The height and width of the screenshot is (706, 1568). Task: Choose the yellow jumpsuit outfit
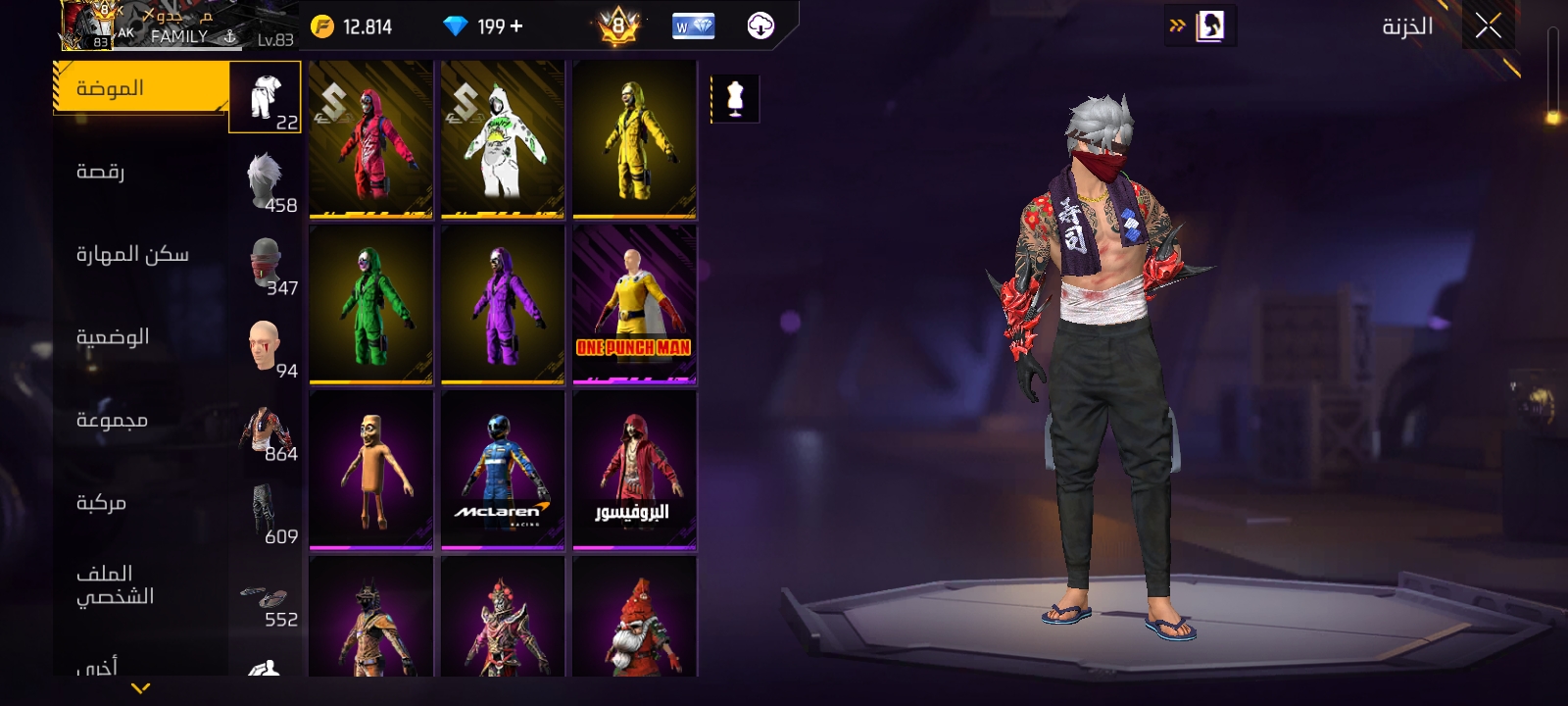click(x=634, y=138)
